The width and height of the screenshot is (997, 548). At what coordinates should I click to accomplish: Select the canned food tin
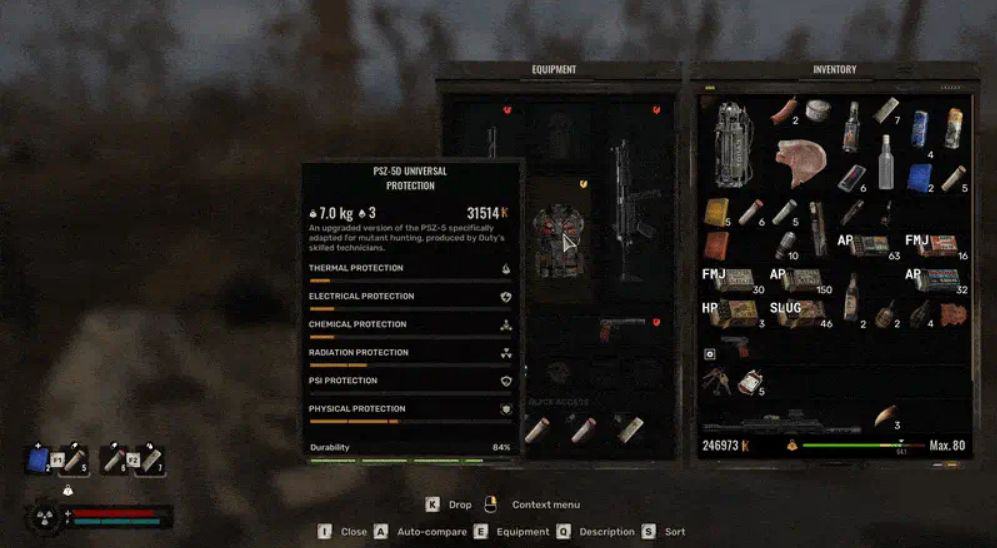click(818, 110)
